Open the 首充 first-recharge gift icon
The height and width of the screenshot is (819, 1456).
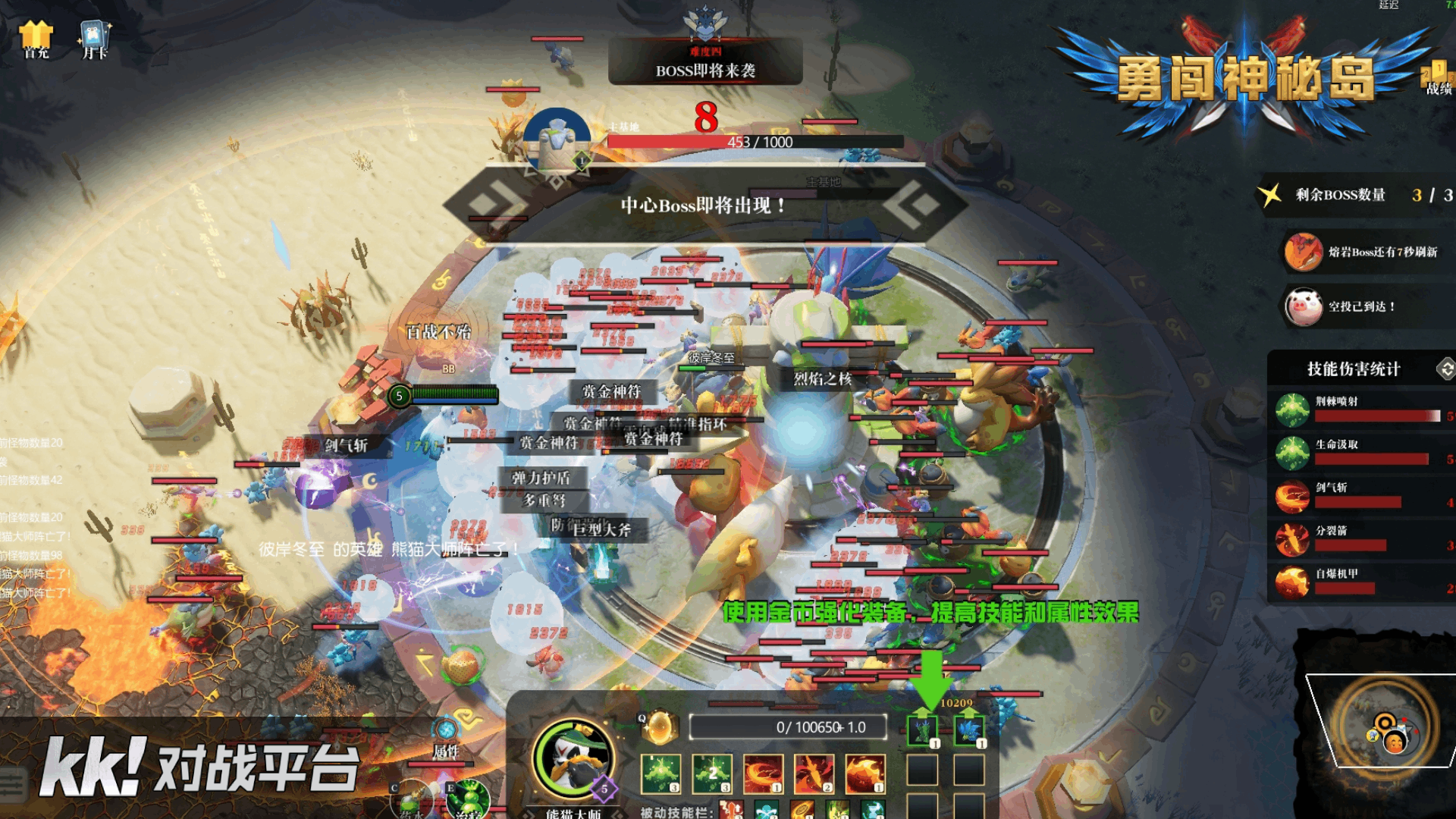click(36, 39)
